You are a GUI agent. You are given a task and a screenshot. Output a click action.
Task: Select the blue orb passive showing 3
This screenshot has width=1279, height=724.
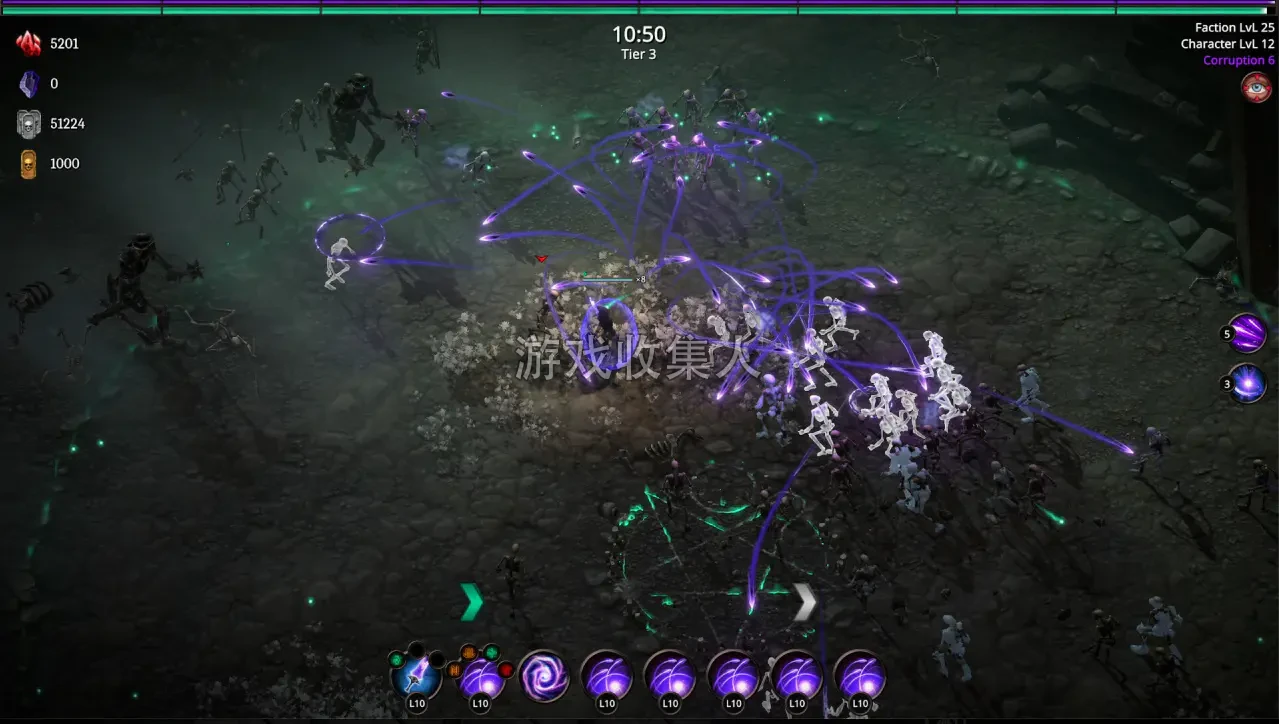pos(1247,384)
